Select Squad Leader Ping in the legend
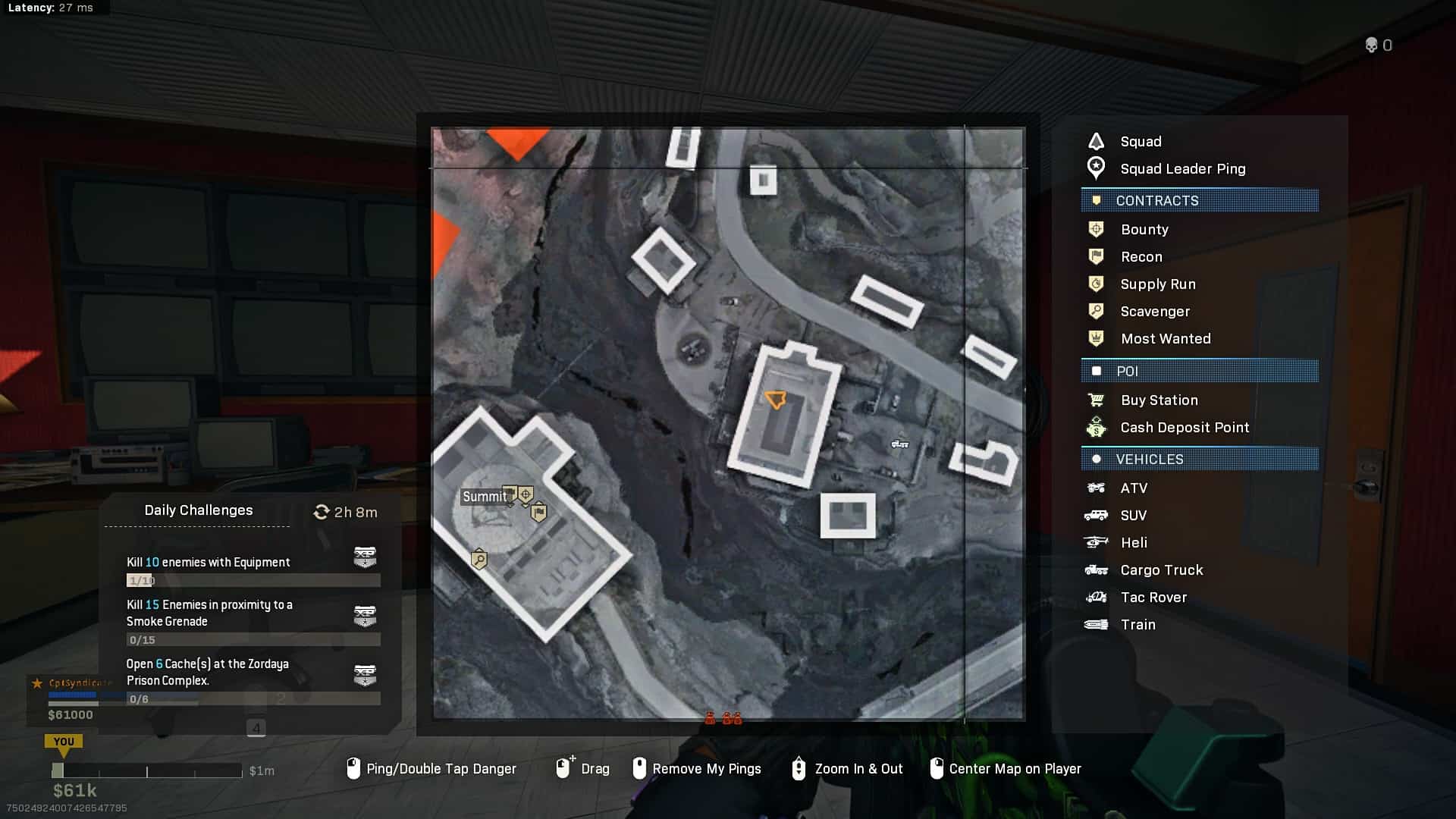1456x819 pixels. [1182, 169]
